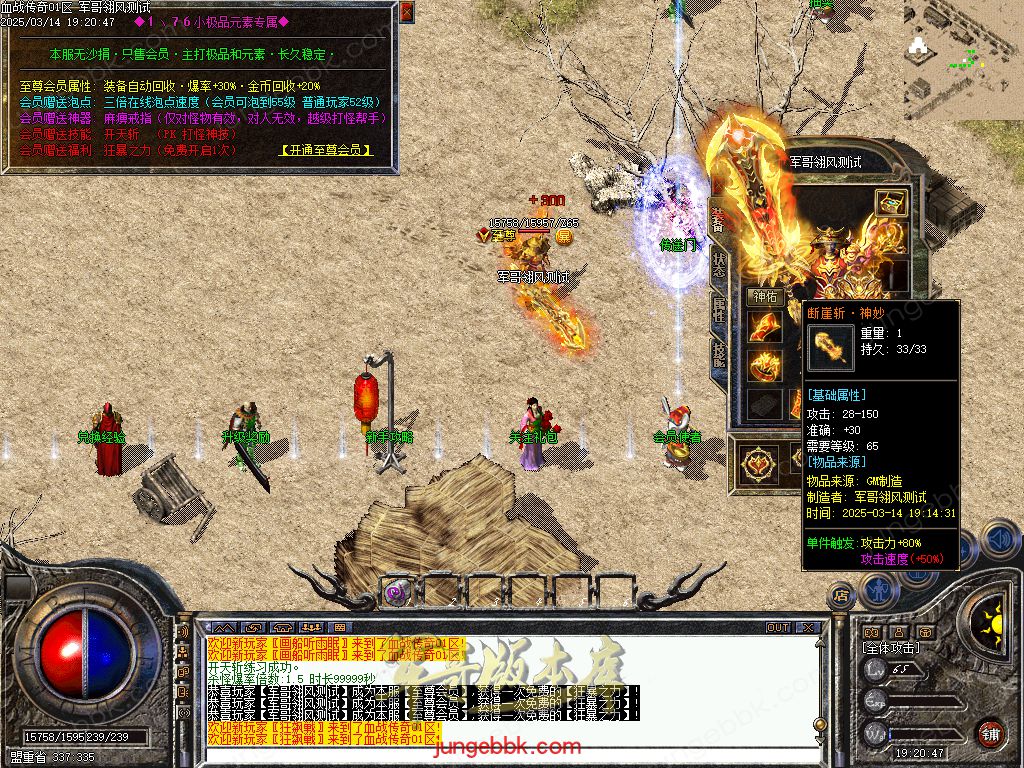The height and width of the screenshot is (768, 1024).
Task: Select the 全体攻击 attack mode label
Action: 891,648
